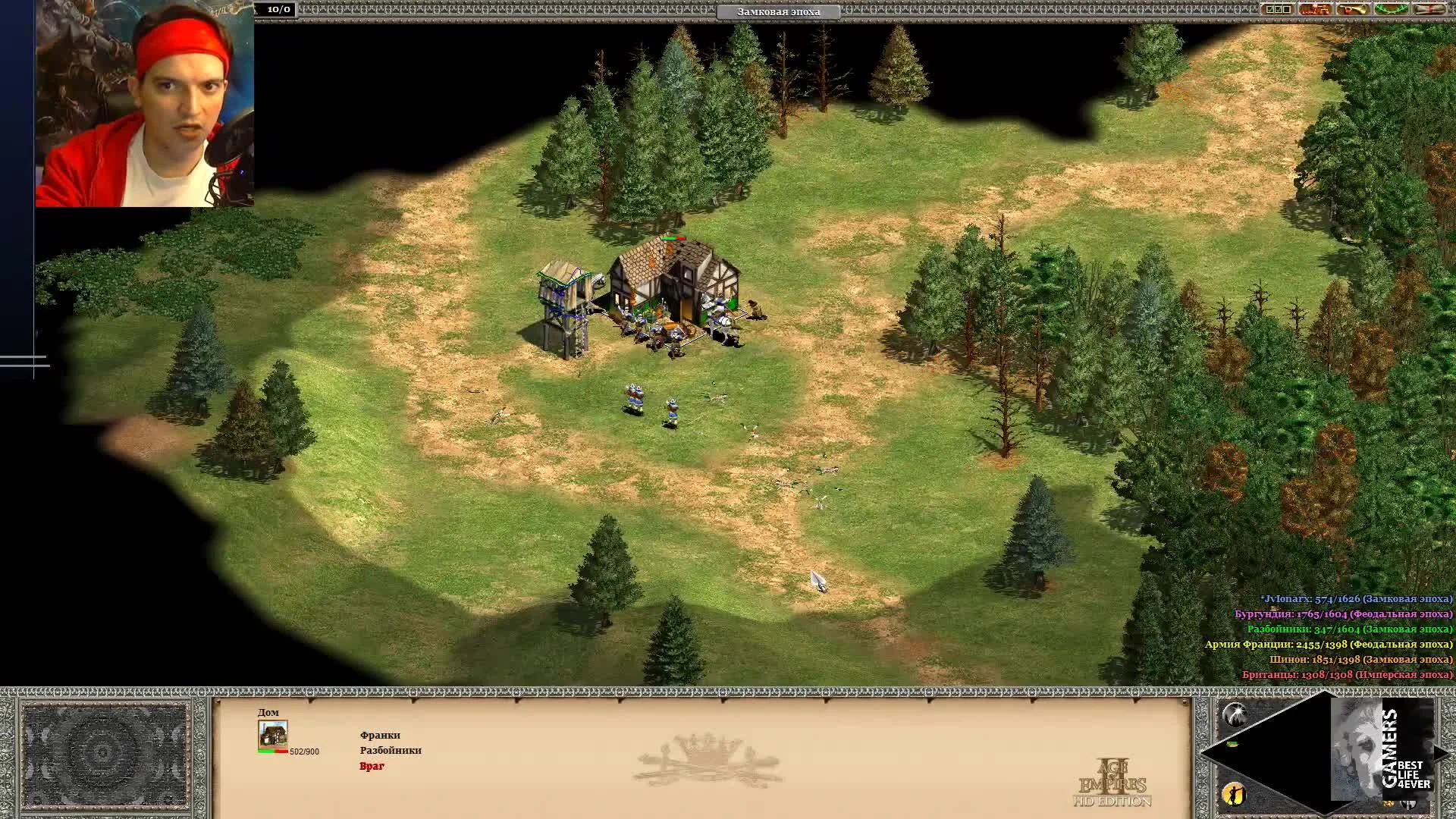This screenshot has width=1456, height=819.
Task: Click the 'Замковая эпоха' age banner
Action: tap(779, 11)
